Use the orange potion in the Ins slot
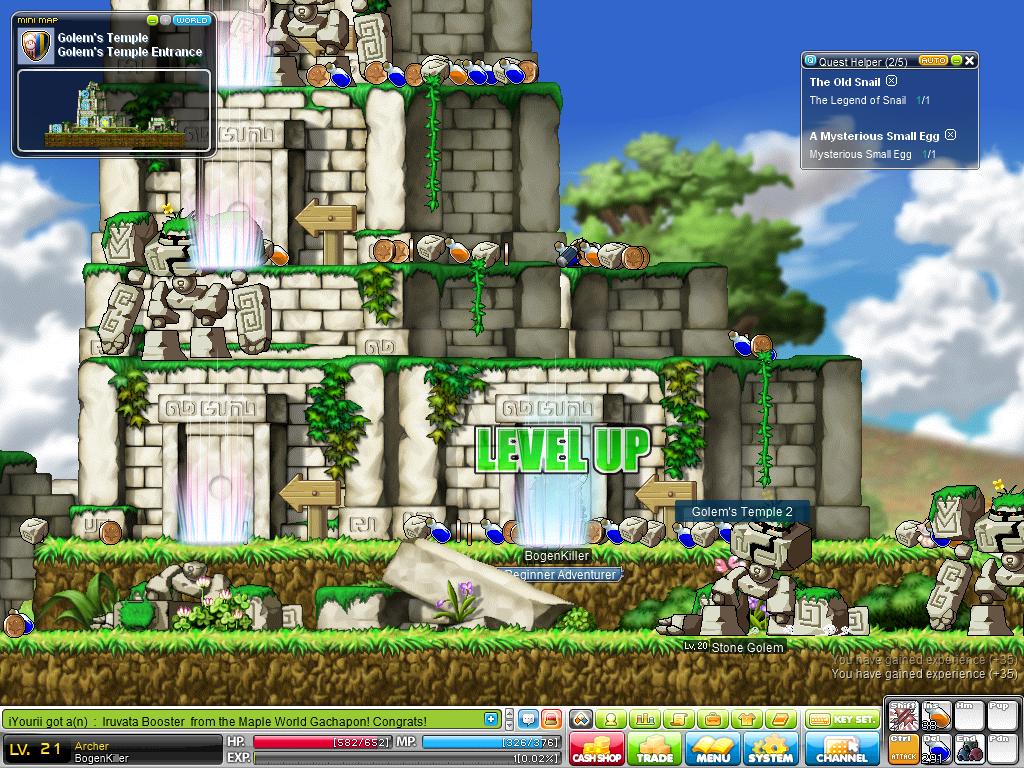 [x=937, y=718]
